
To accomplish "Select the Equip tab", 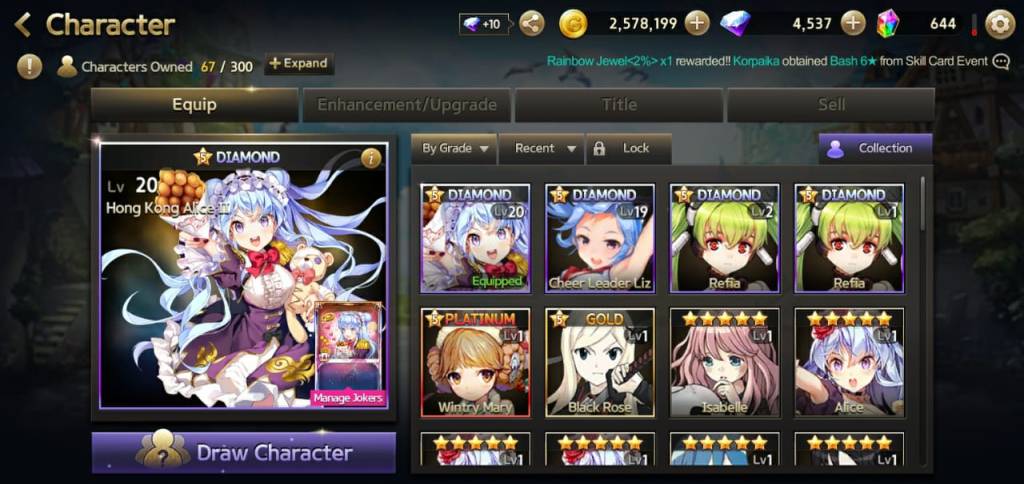I will [194, 105].
